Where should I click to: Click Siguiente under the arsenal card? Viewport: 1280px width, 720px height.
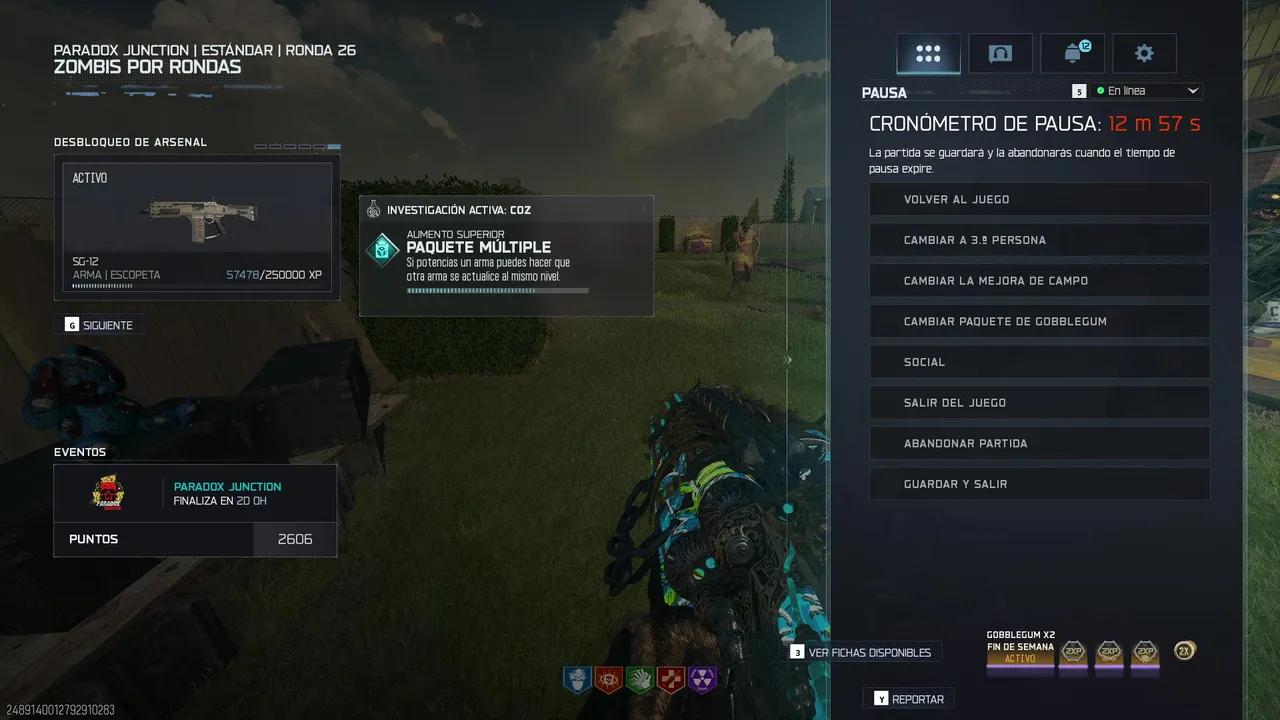point(99,325)
